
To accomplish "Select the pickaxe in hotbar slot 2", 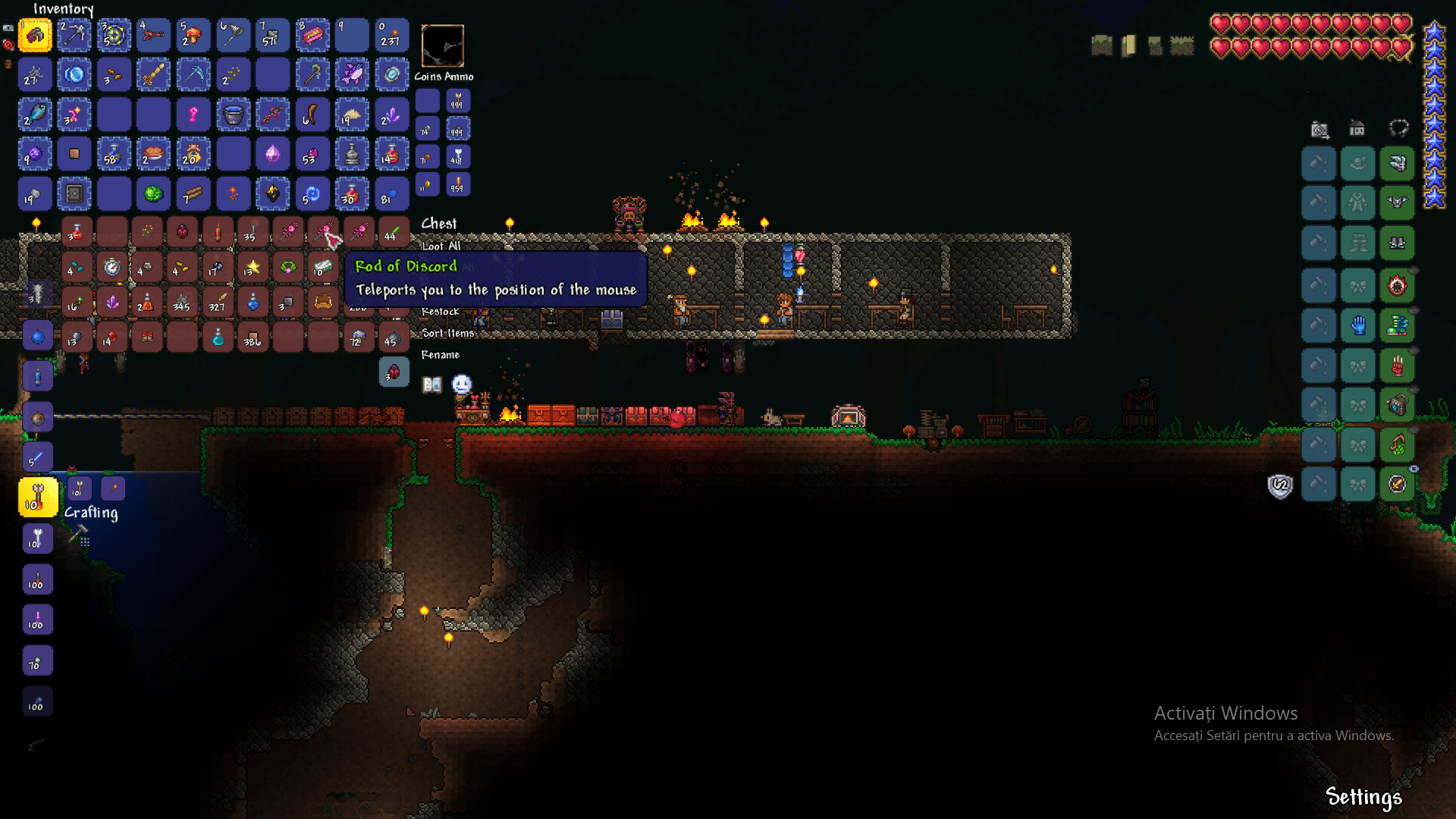I will click(74, 35).
